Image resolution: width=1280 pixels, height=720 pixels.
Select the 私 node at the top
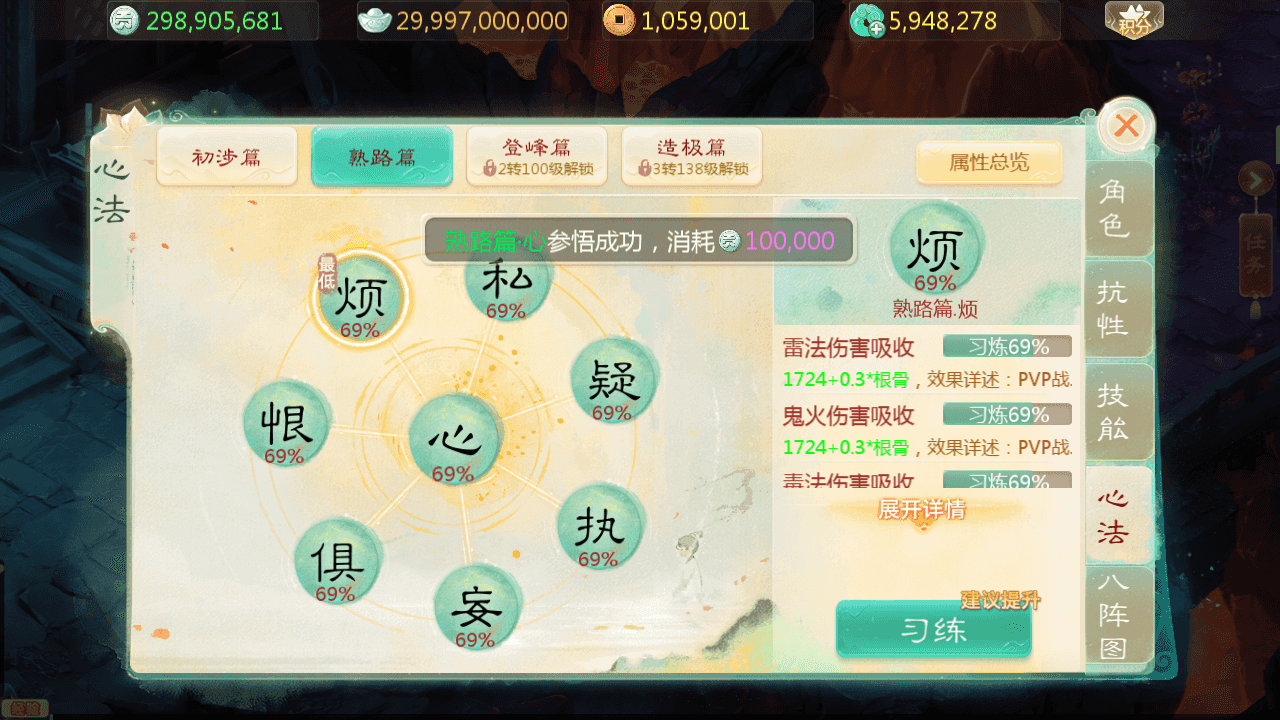(x=507, y=285)
